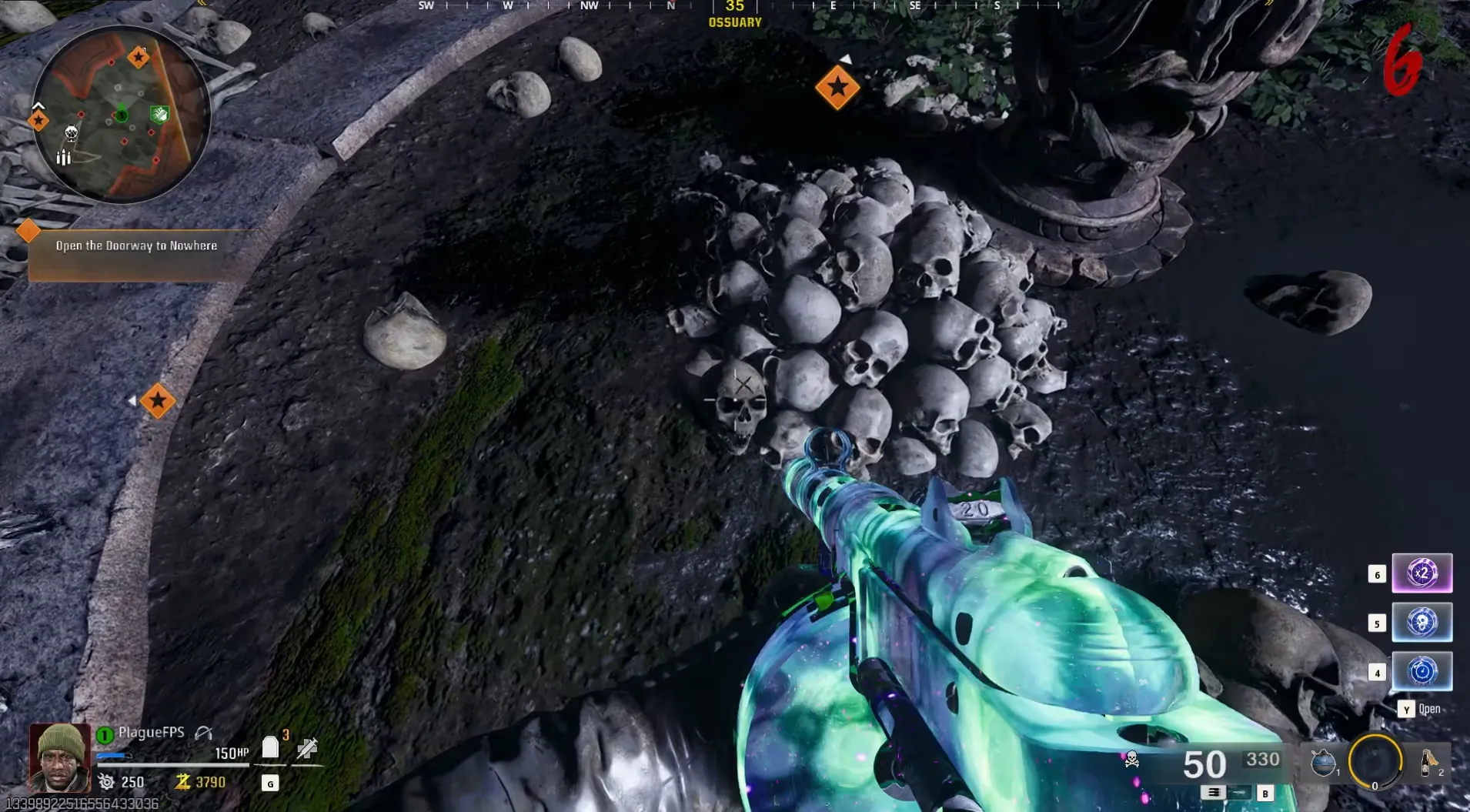Activate the blue clock GobbleGum slot
The image size is (1470, 812).
[x=1422, y=672]
